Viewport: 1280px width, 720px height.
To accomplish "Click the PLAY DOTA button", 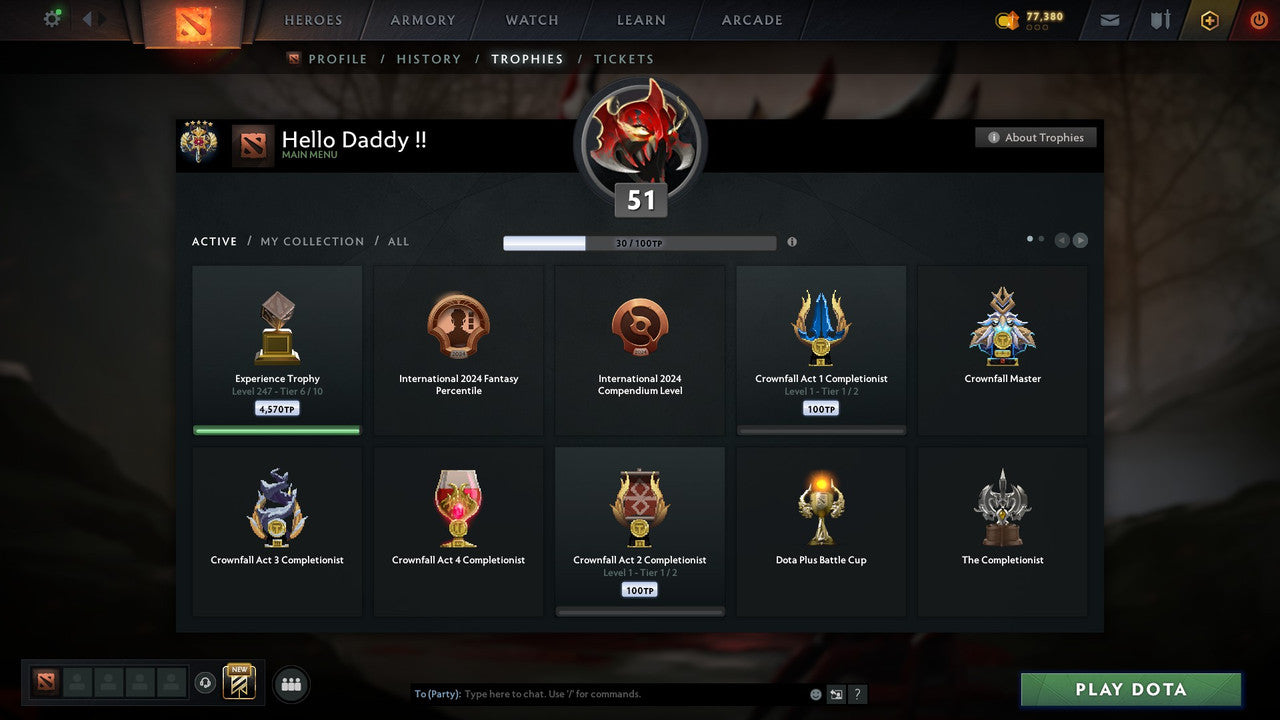I will (1130, 689).
